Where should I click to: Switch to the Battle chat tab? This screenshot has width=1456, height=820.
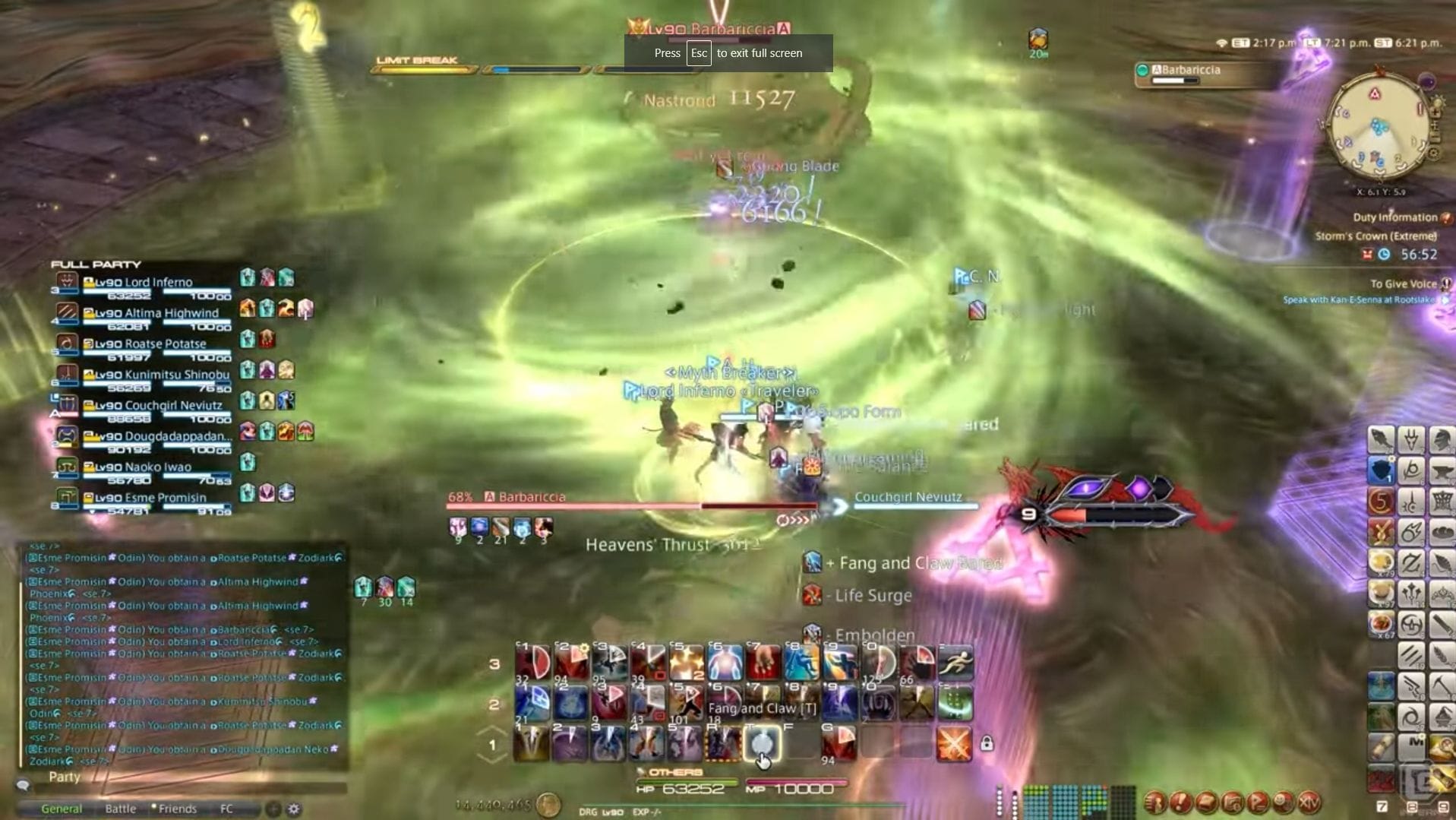pos(121,809)
